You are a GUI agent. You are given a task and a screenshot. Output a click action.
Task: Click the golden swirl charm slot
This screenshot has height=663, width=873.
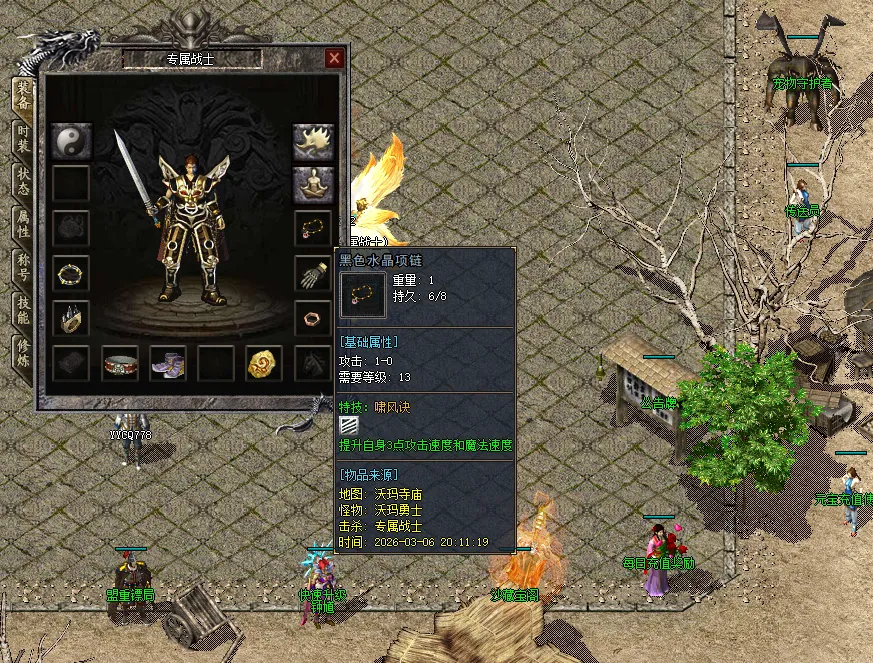point(265,363)
